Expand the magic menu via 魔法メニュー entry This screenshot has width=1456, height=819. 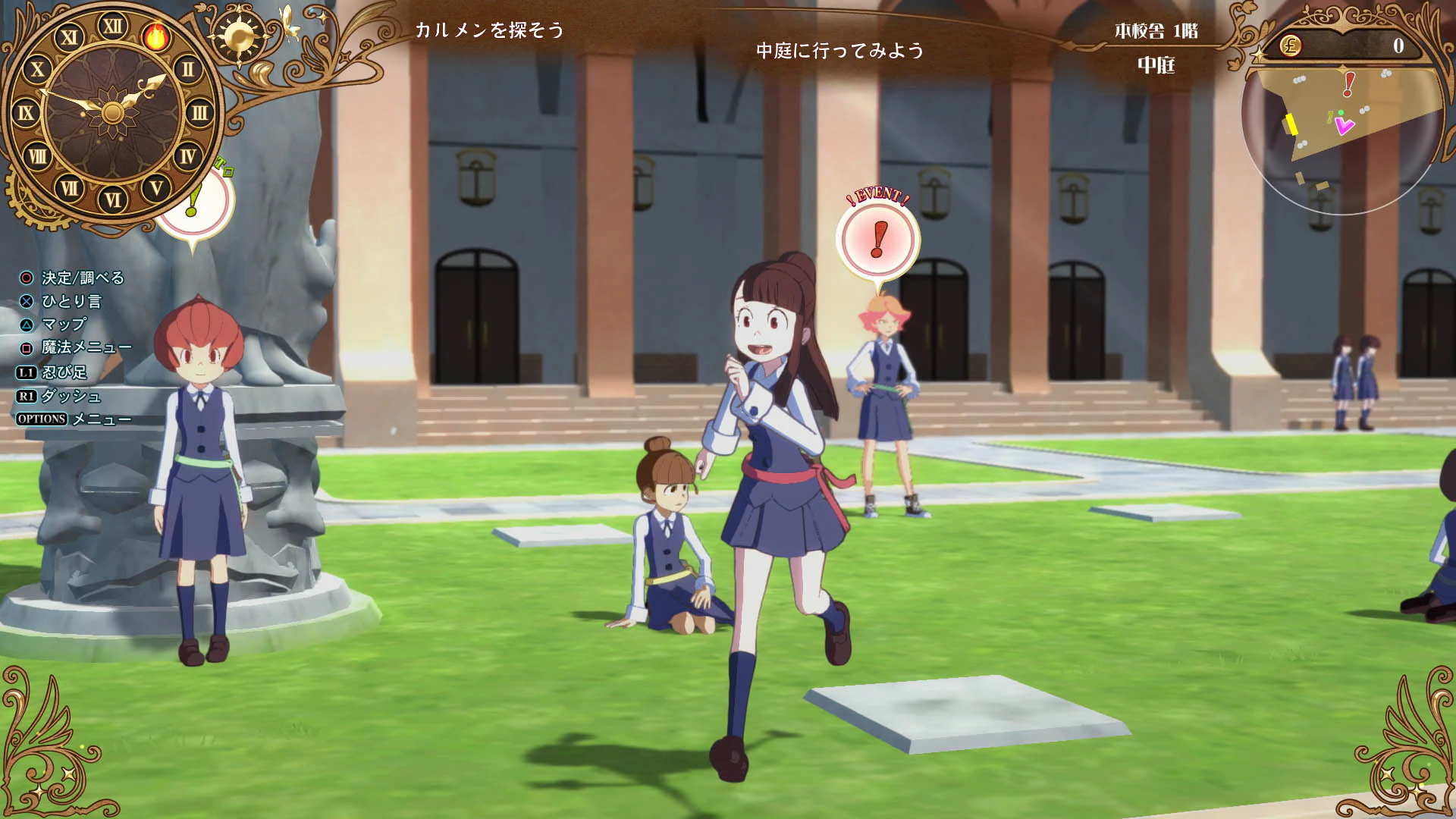coord(87,350)
